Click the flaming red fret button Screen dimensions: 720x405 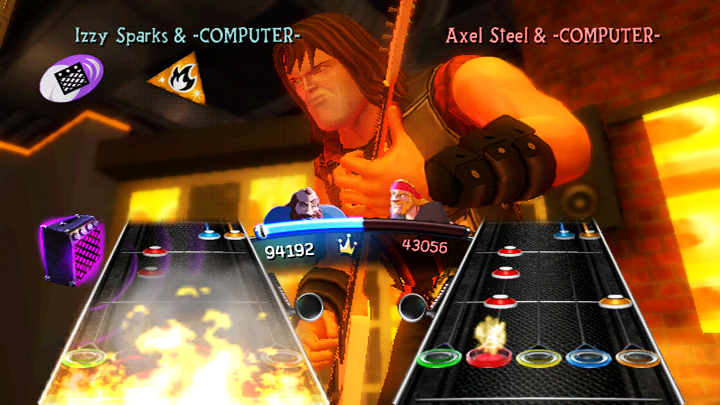(x=487, y=356)
